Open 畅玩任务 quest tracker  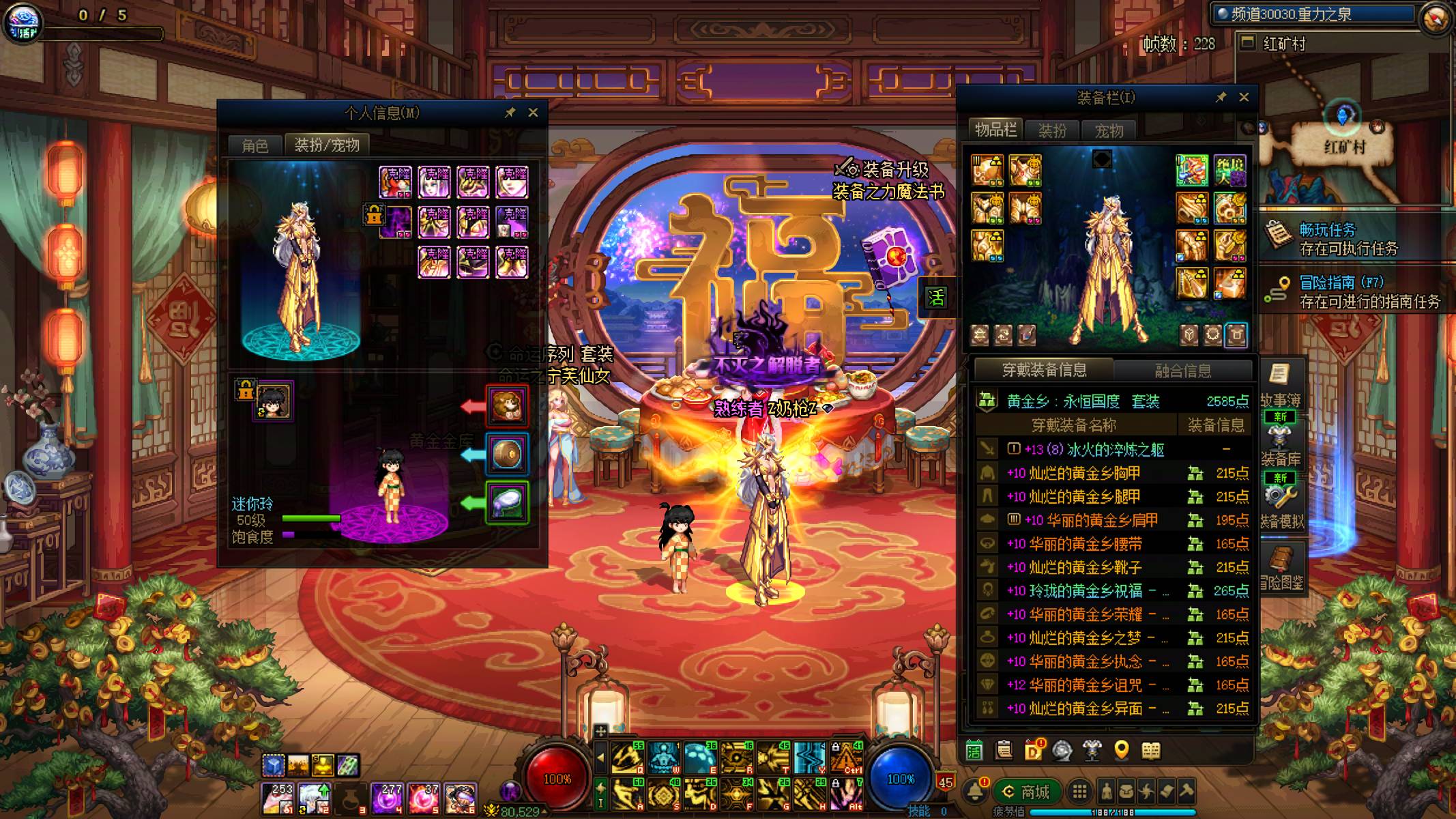[x=1327, y=238]
